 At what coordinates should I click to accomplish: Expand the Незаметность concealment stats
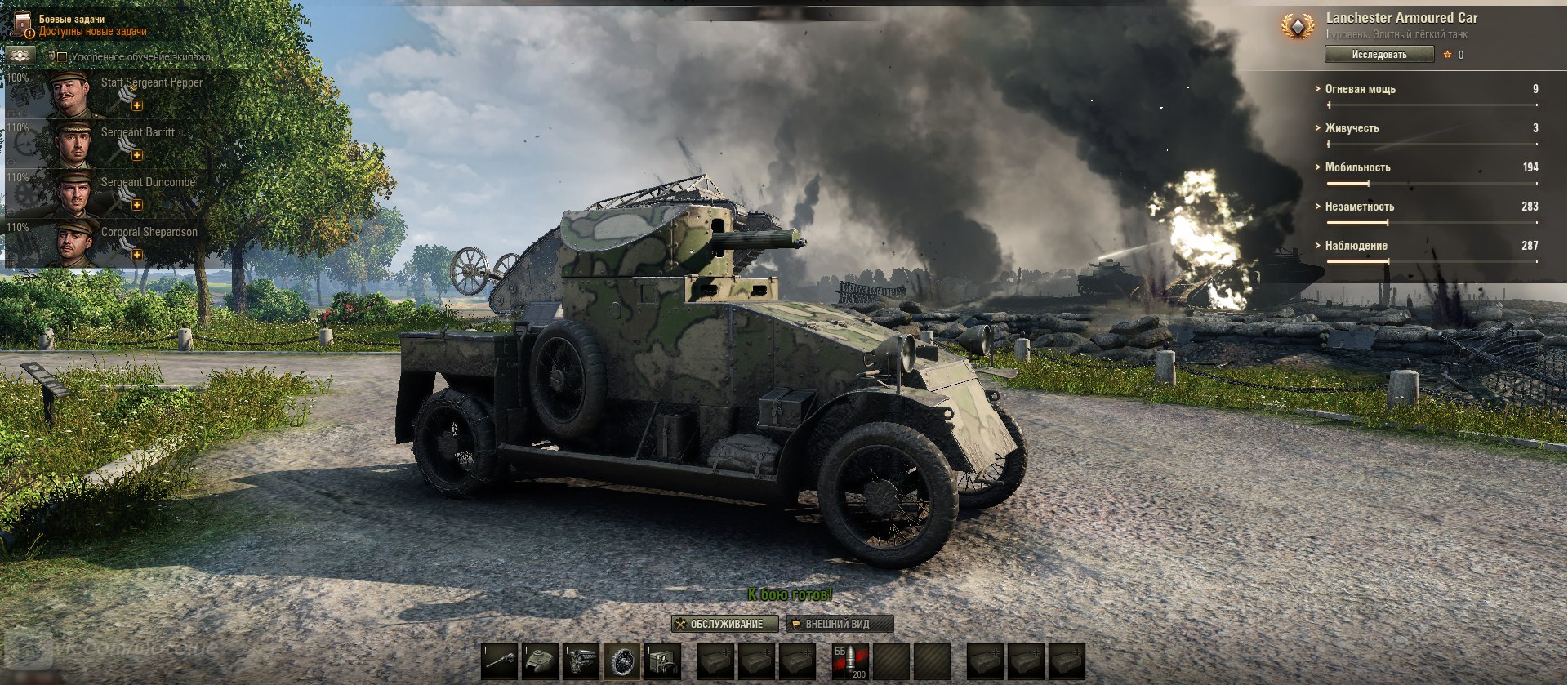(x=1359, y=207)
